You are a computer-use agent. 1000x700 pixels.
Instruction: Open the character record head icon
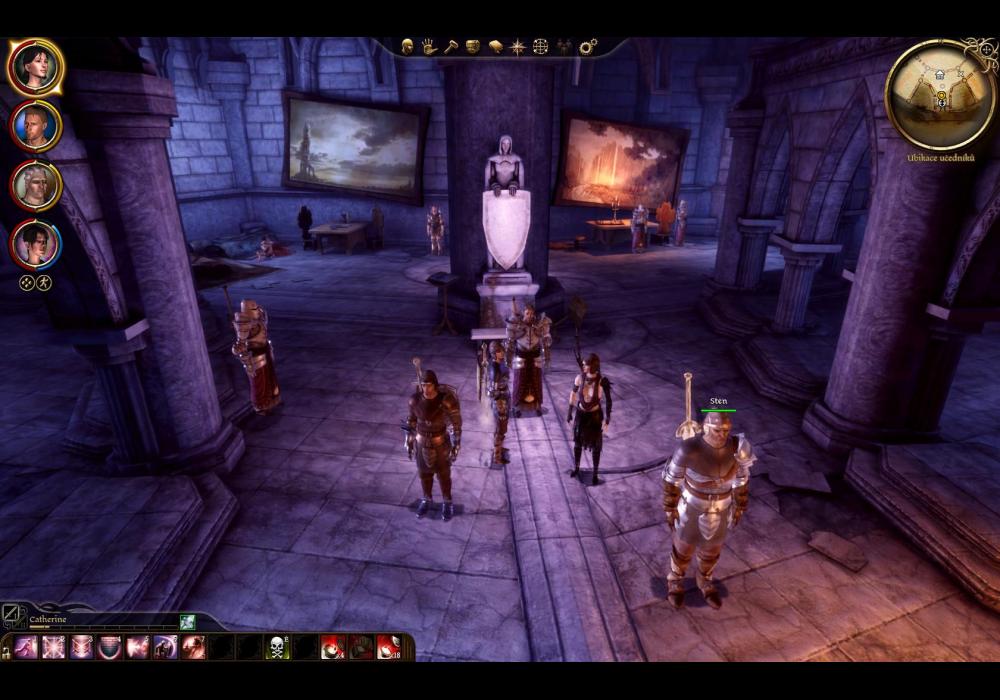click(407, 46)
